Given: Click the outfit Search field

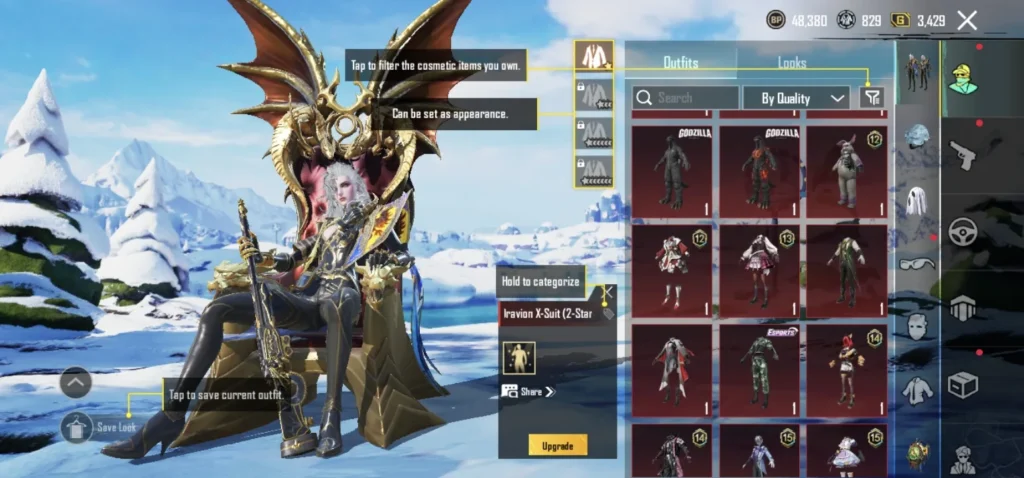Looking at the screenshot, I should (x=686, y=98).
